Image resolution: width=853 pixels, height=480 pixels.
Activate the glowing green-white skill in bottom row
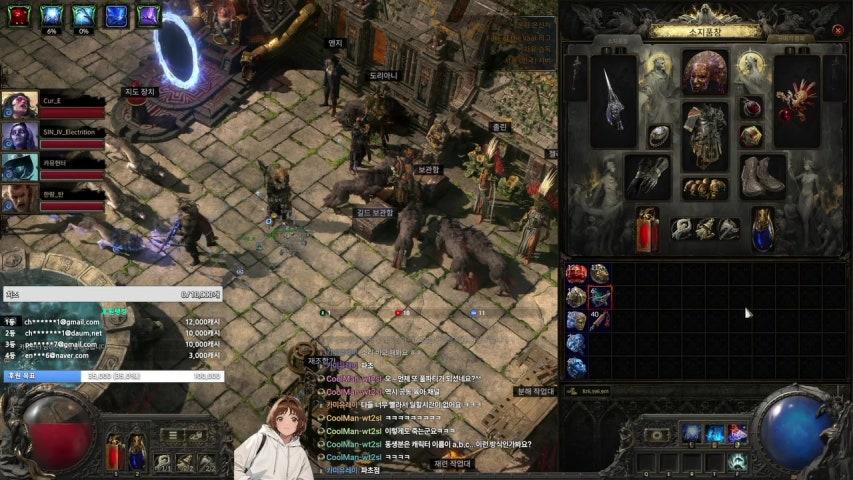click(x=737, y=460)
